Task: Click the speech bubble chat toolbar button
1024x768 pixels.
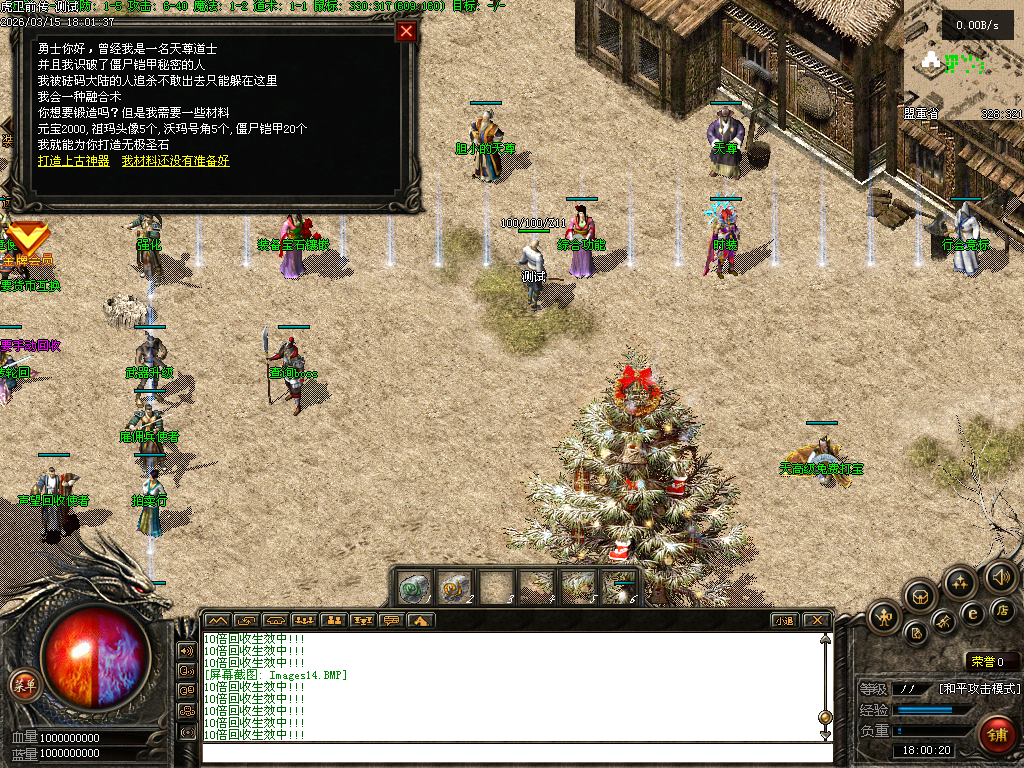Action: coord(391,621)
